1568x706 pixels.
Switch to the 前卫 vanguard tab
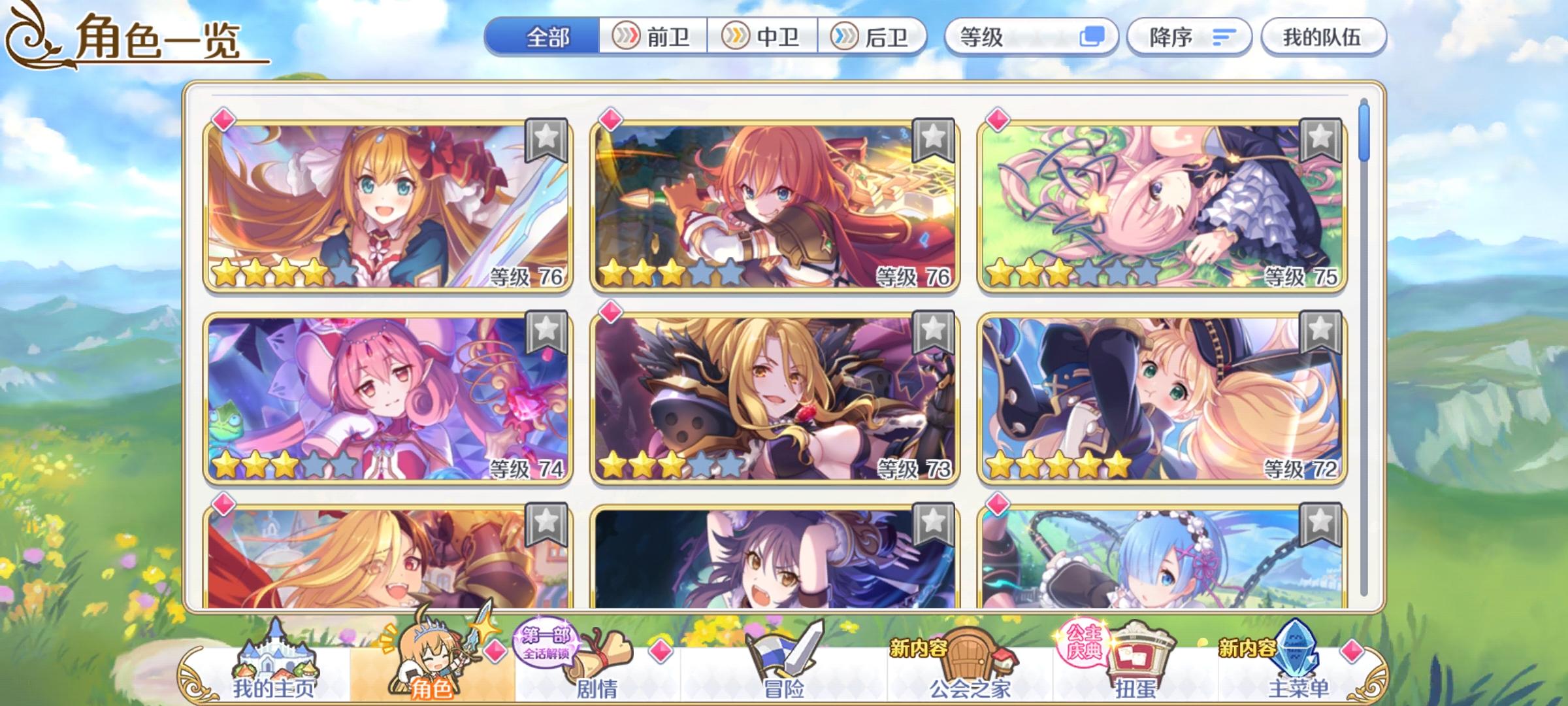click(x=656, y=37)
